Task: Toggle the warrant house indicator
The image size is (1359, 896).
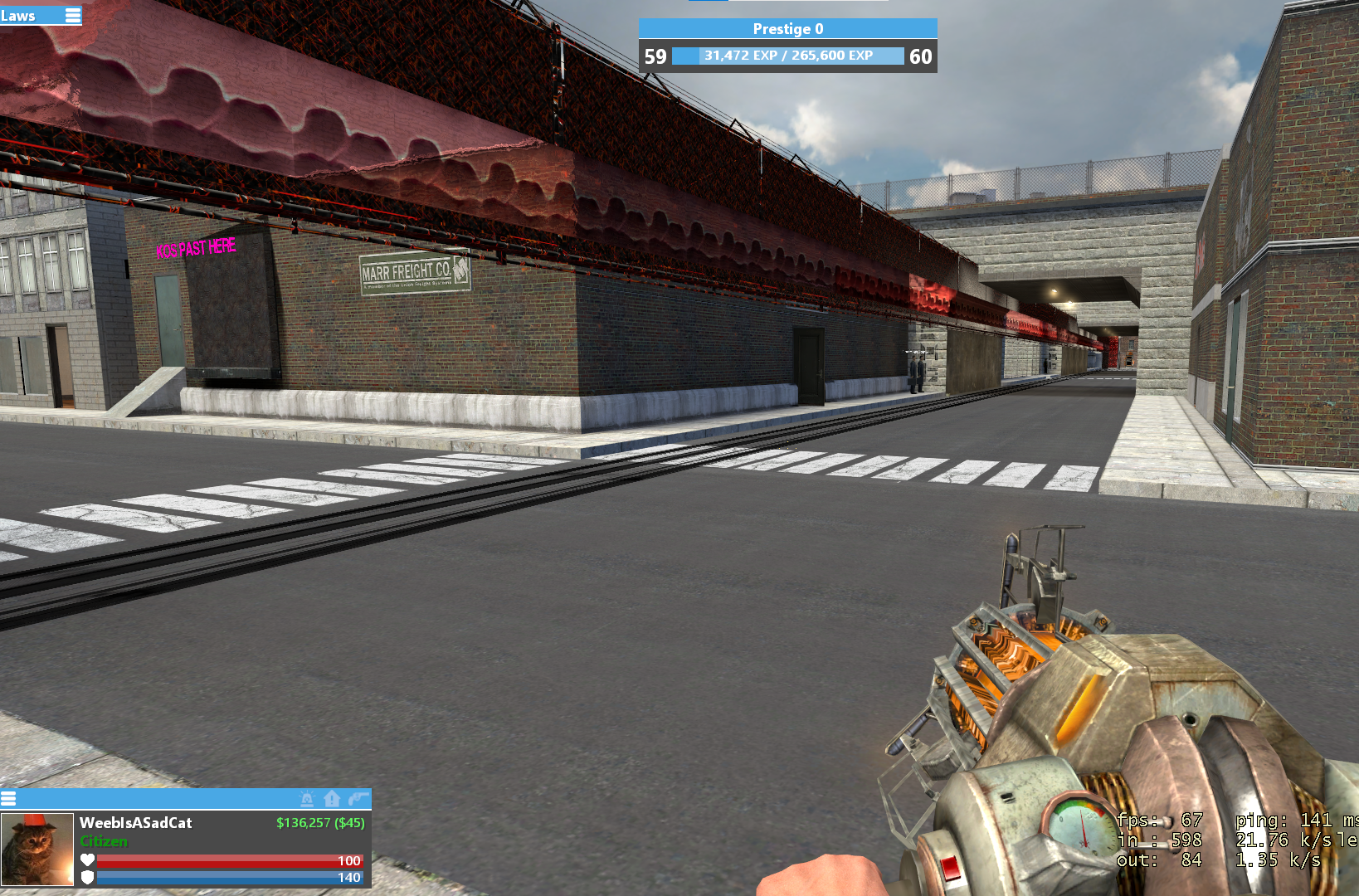Action: [x=332, y=798]
